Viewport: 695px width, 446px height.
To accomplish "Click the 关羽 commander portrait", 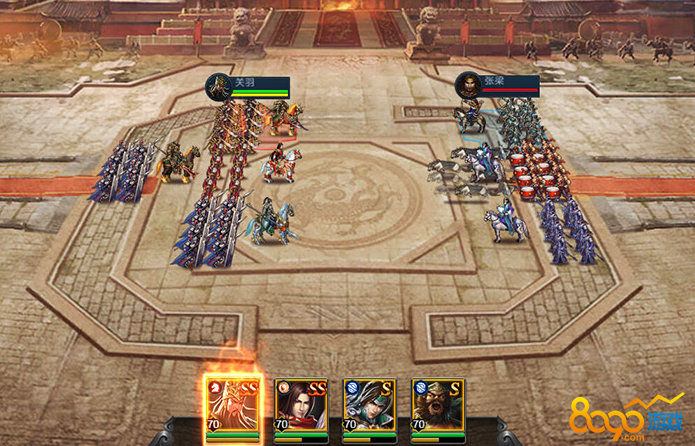I will coord(219,87).
